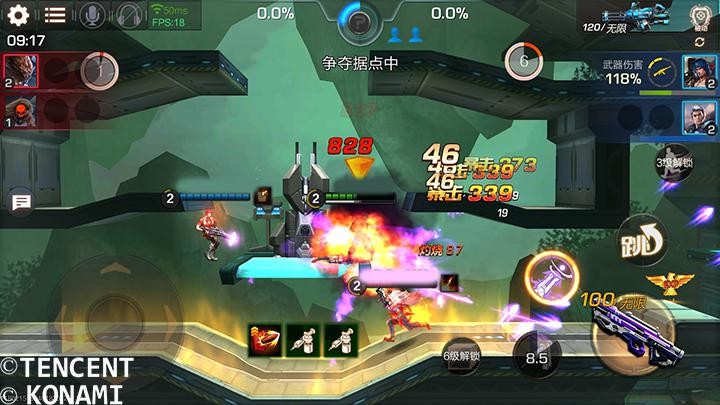Viewport: 720px width, 405px height.
Task: Select the silver-haired teammate portrait
Action: pos(697,117)
